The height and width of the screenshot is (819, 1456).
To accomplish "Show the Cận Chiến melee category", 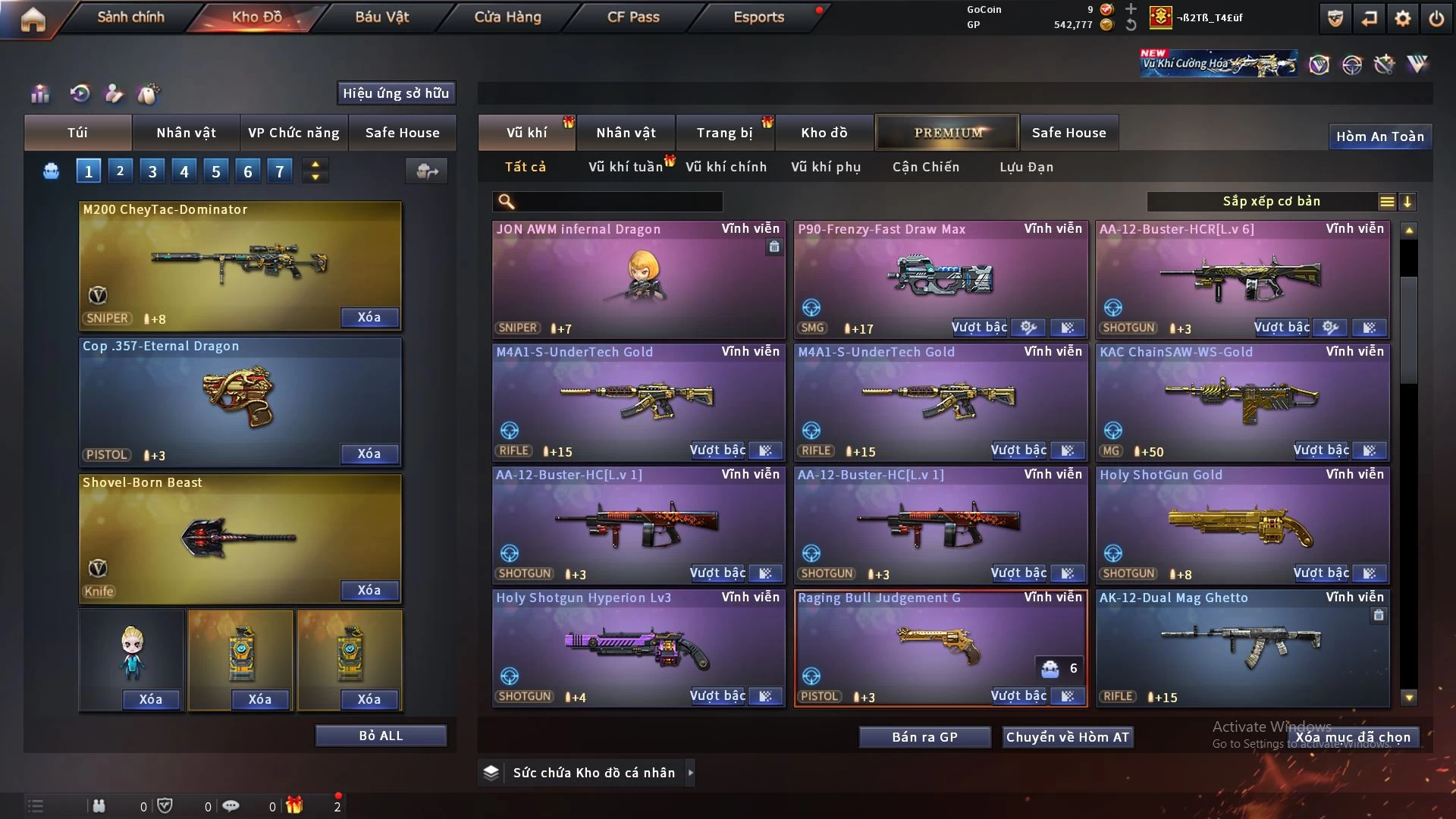I will click(925, 167).
